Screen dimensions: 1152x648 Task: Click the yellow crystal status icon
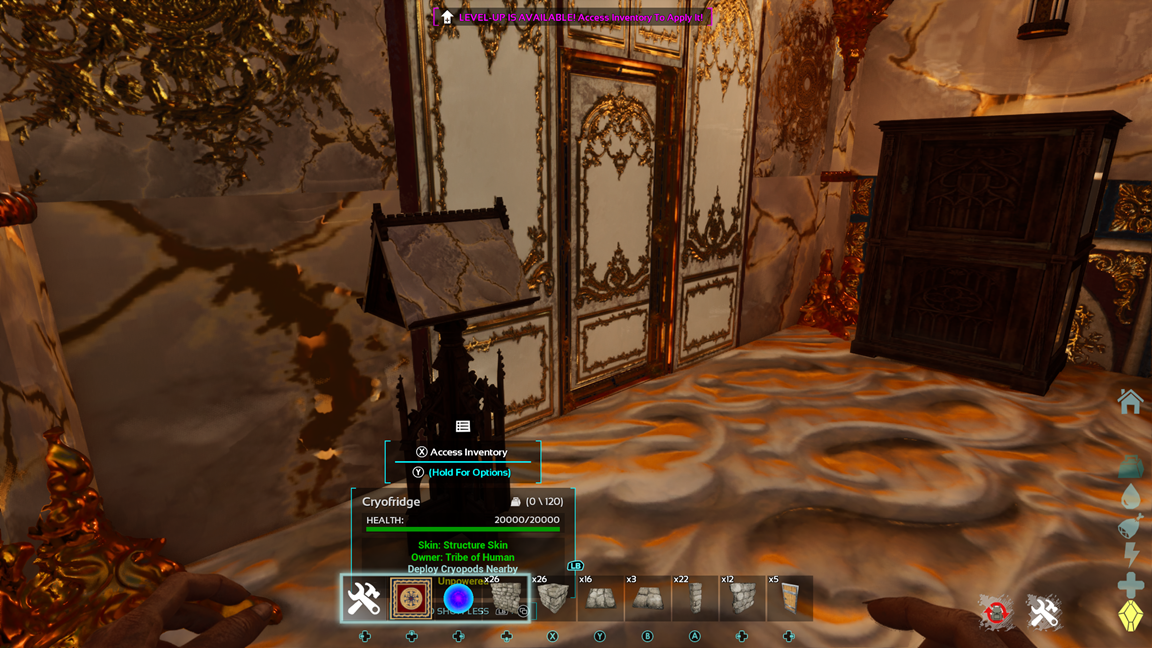(x=1130, y=615)
